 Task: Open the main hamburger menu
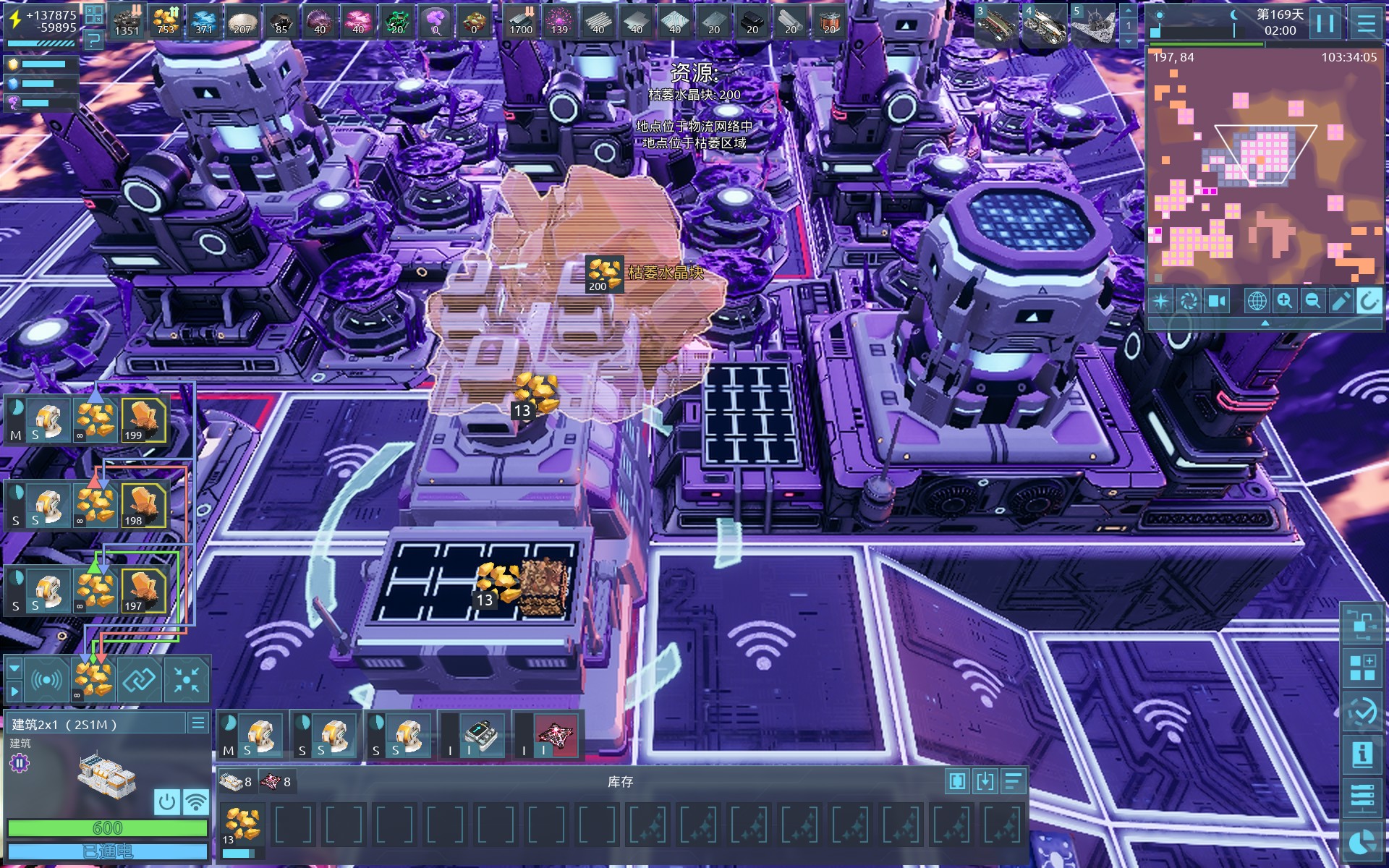click(x=1366, y=23)
